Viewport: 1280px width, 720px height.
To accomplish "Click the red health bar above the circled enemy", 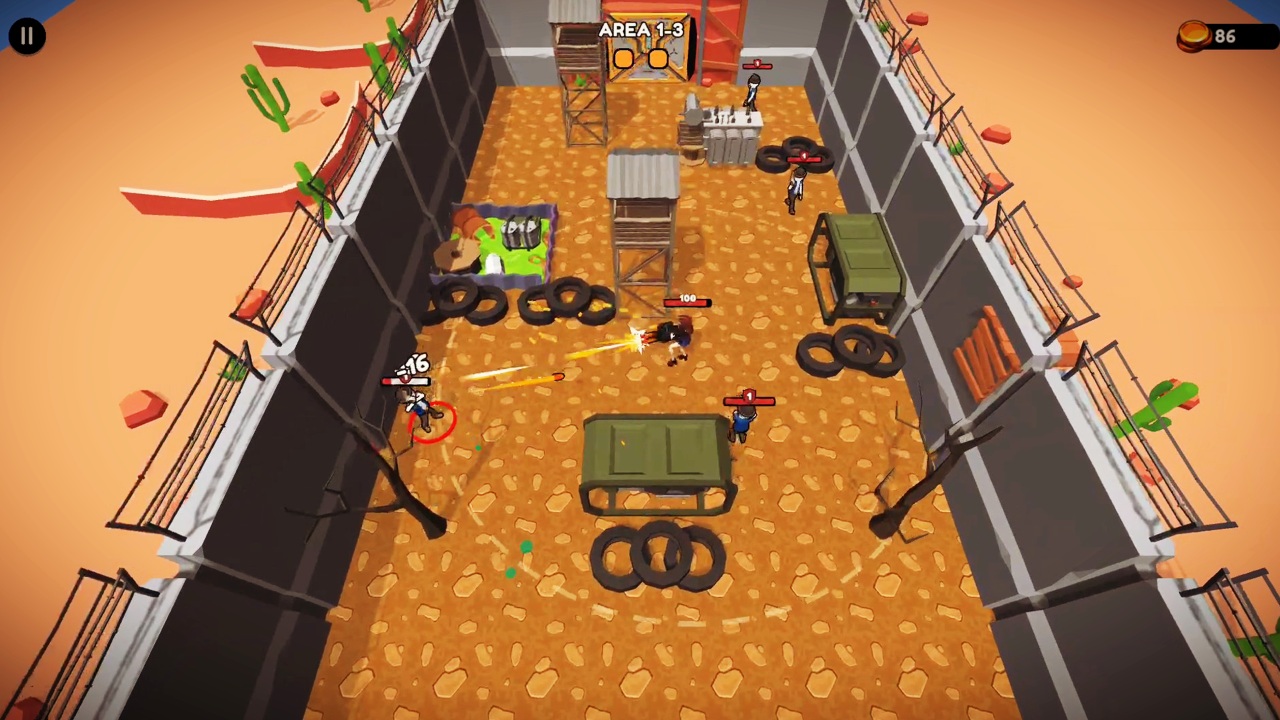I will click(x=405, y=380).
